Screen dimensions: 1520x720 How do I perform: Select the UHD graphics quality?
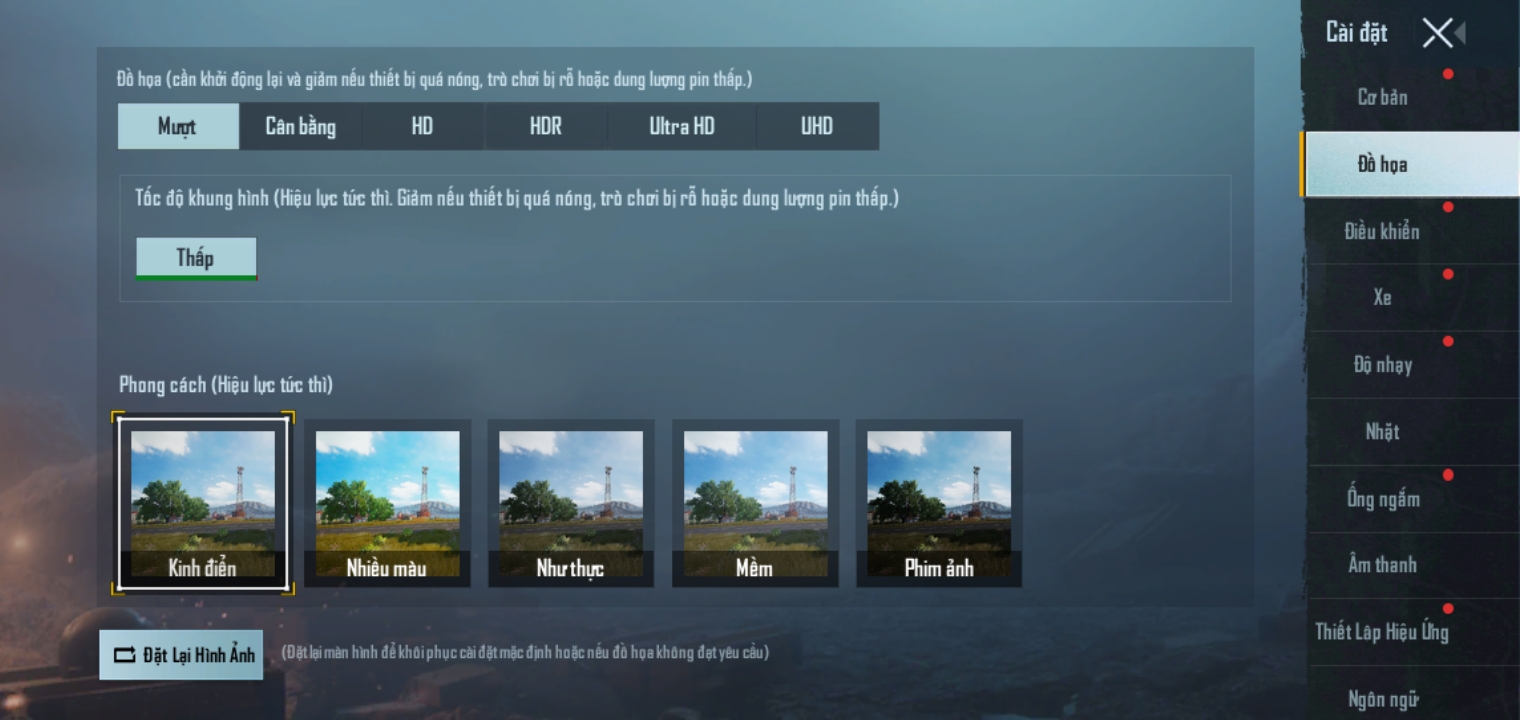[x=817, y=126]
